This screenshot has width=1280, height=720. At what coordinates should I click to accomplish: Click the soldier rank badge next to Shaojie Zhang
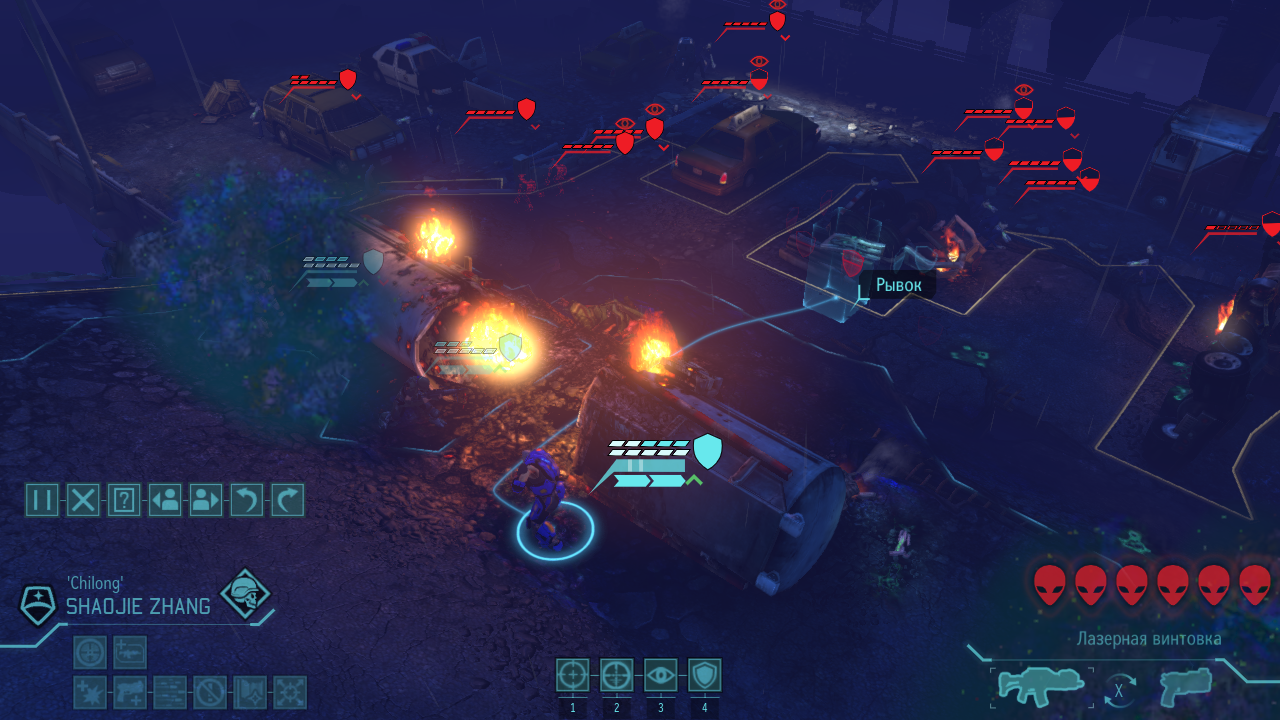39,605
